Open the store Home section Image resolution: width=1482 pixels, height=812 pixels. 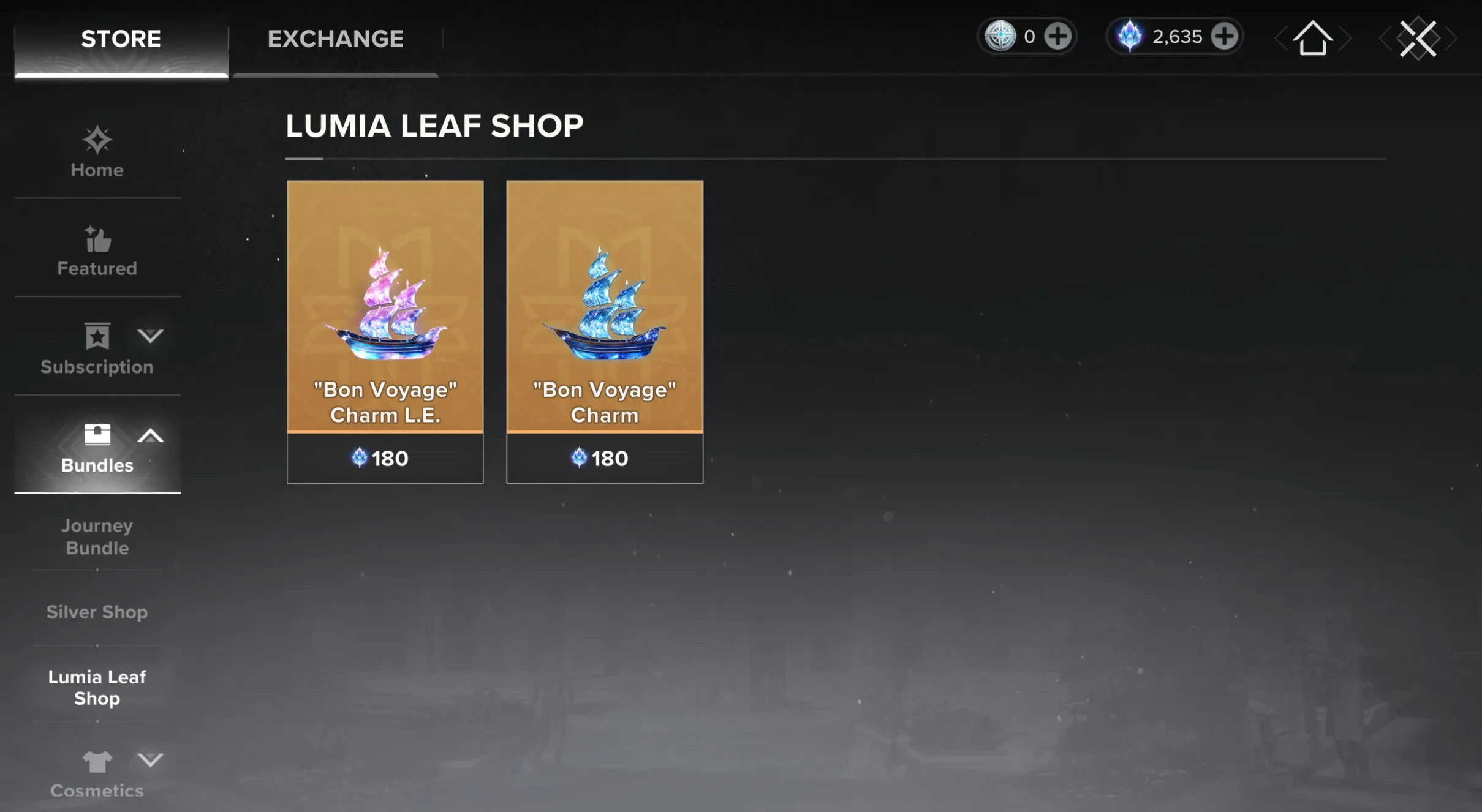[x=97, y=153]
